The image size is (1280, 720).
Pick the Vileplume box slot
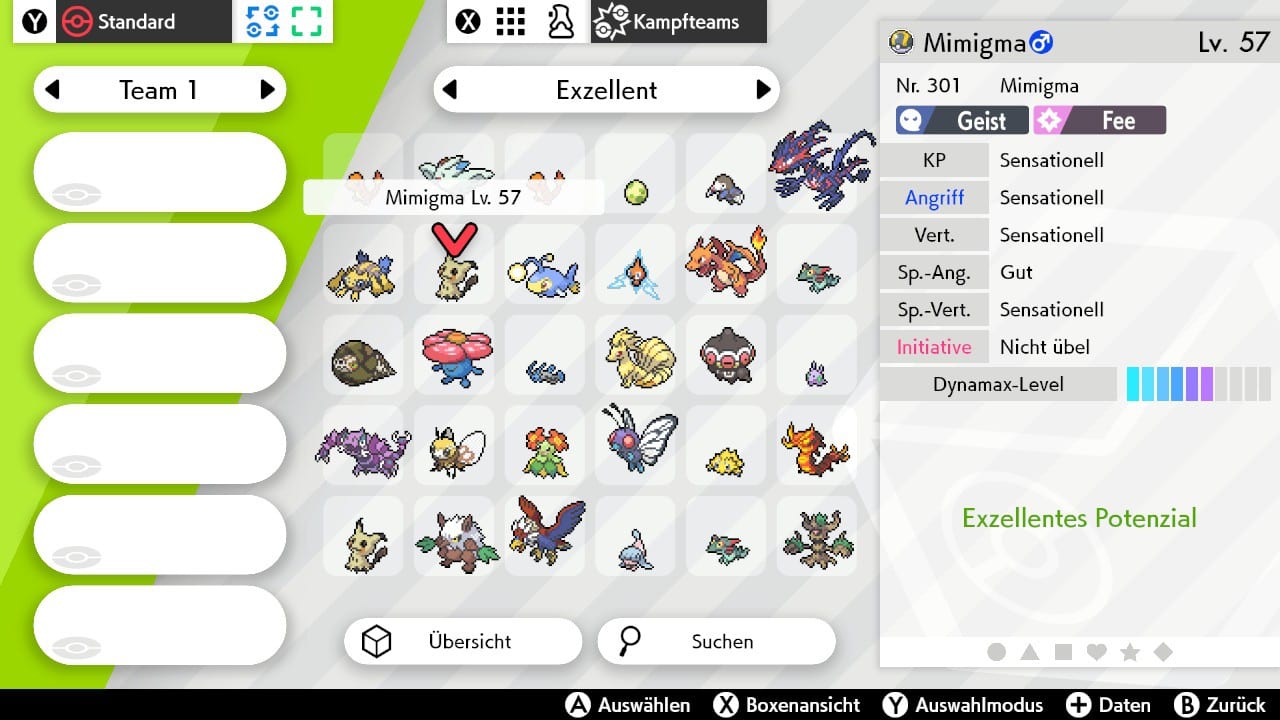(454, 355)
